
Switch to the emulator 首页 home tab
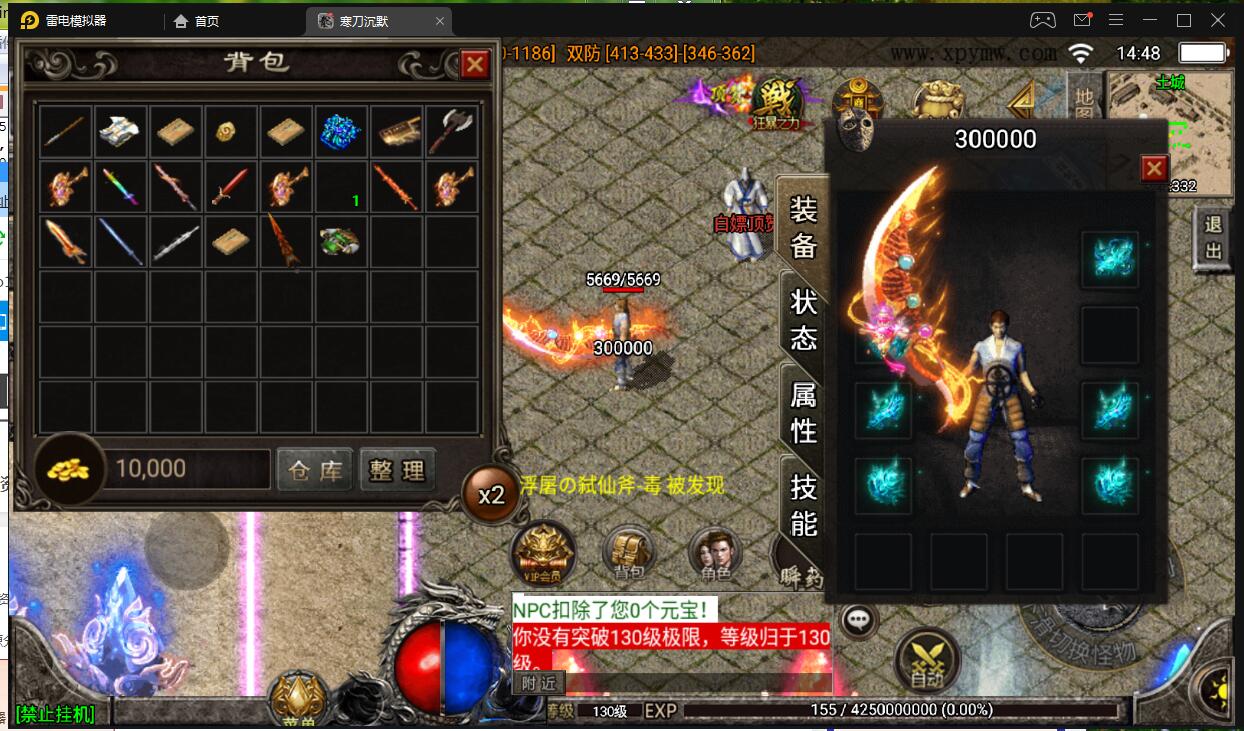click(197, 21)
